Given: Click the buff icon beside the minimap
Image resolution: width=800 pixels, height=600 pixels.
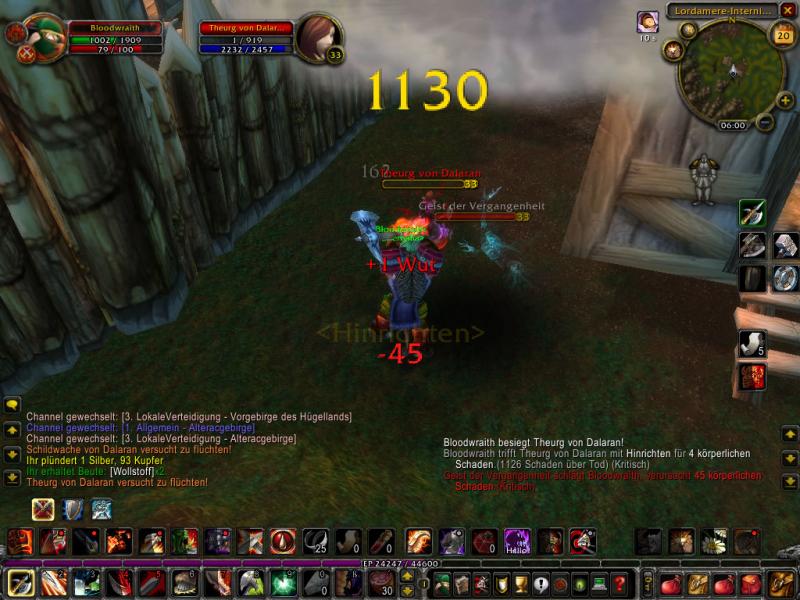Looking at the screenshot, I should coord(648,21).
